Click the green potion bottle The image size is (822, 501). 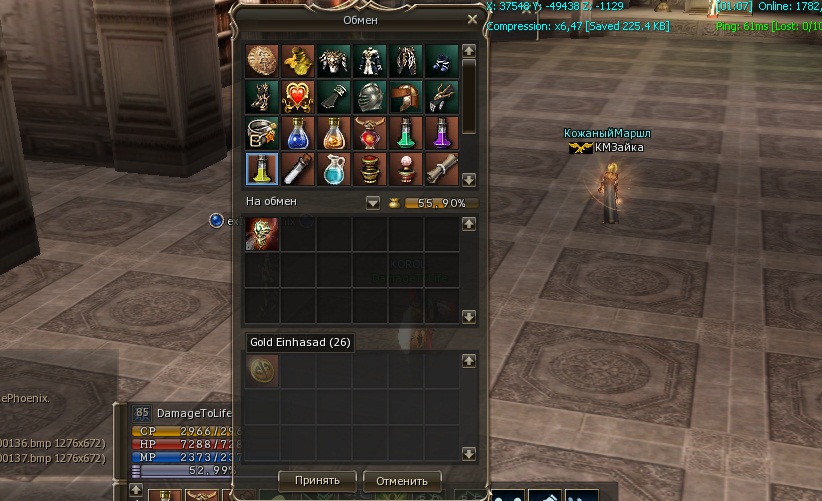point(406,132)
